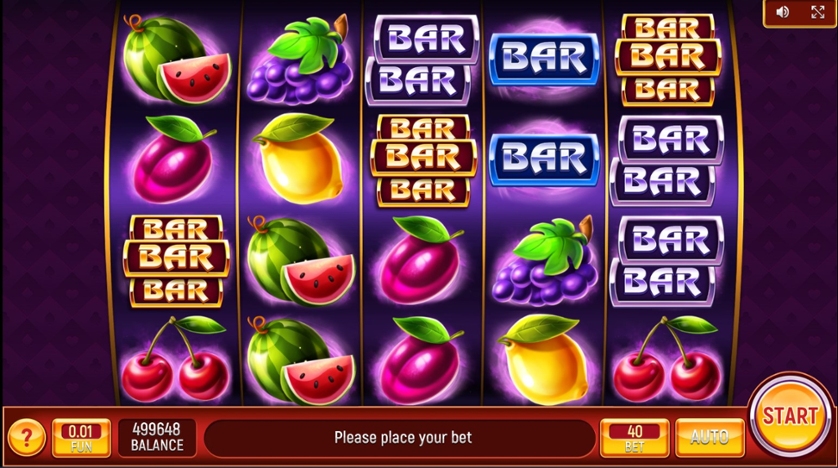Spin the reels with the START button
Viewport: 838px width, 468px height.
coord(790,417)
